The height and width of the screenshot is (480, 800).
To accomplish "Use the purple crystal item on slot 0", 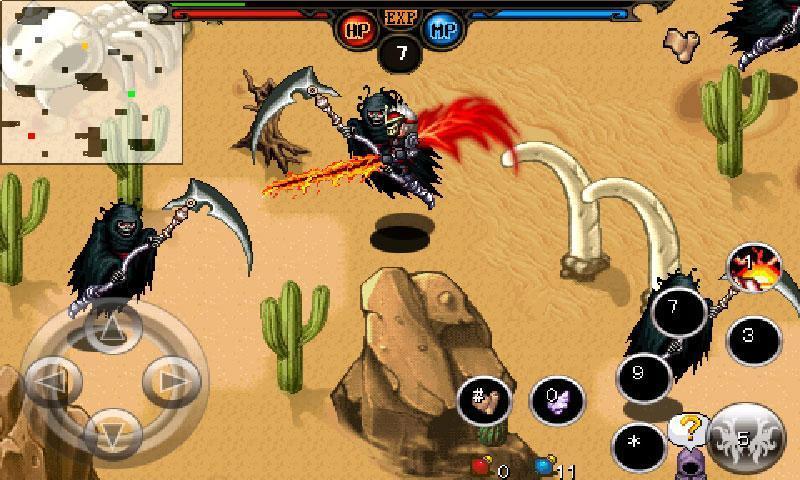I will 555,402.
